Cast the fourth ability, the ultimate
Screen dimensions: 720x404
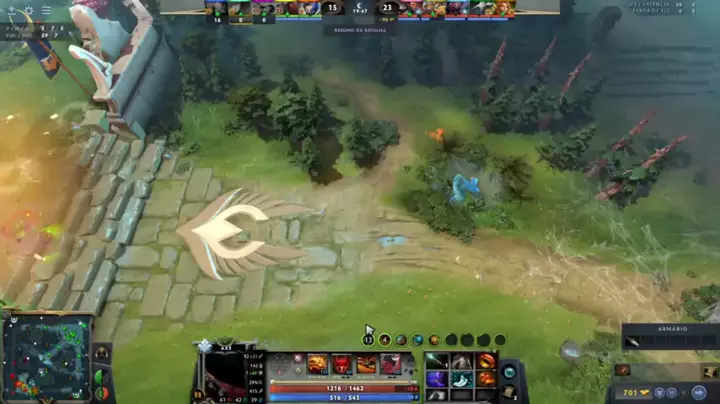coord(391,364)
